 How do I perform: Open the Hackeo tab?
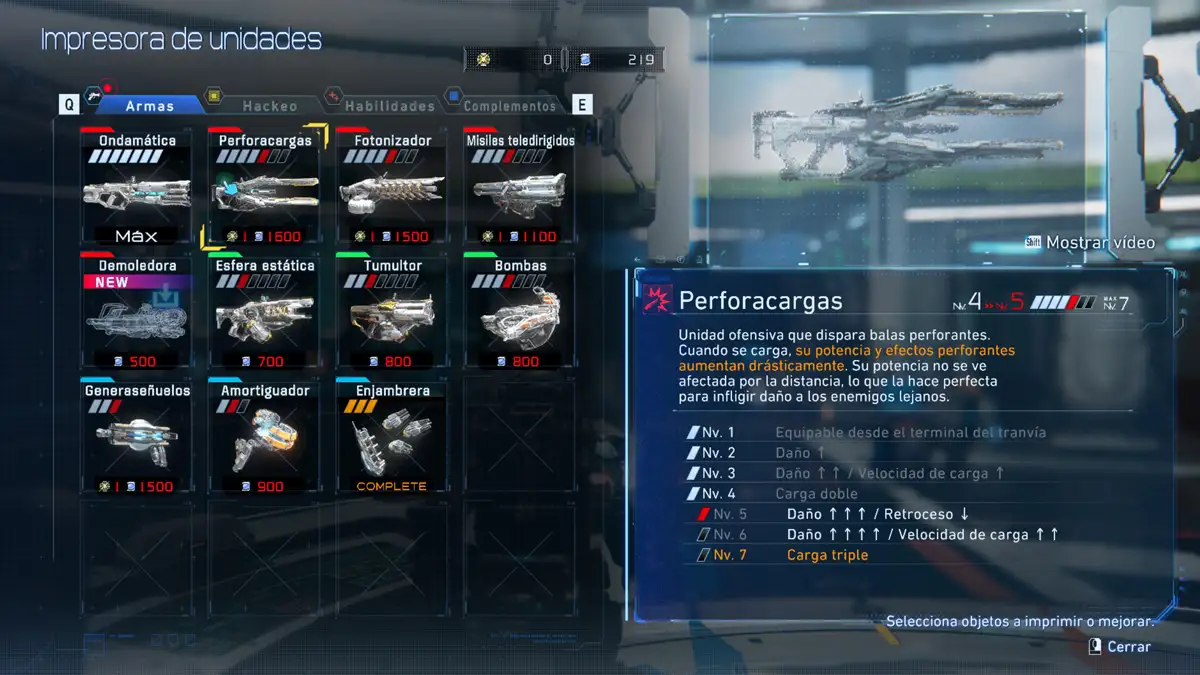pos(269,105)
